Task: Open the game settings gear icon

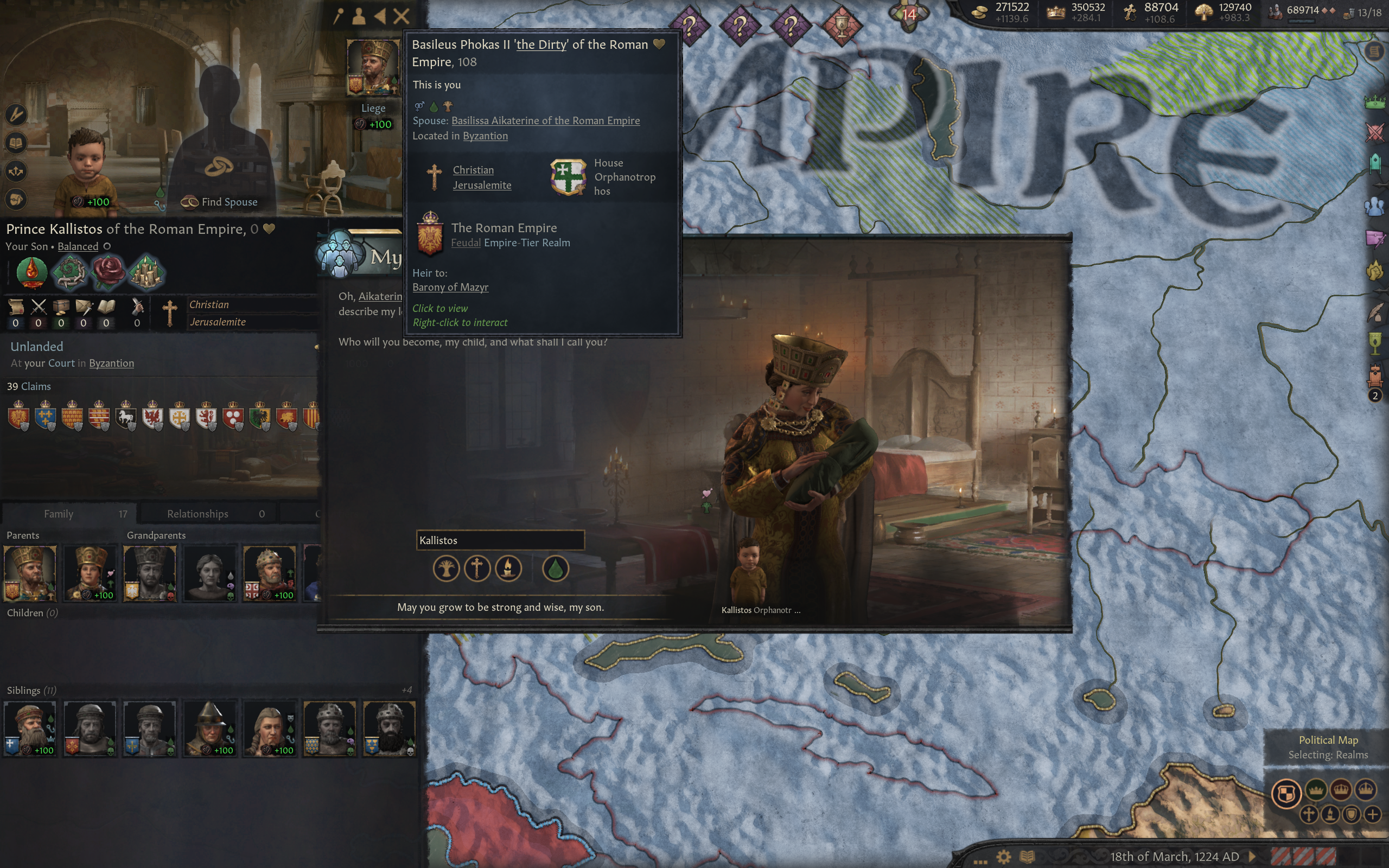Action: click(x=1003, y=857)
